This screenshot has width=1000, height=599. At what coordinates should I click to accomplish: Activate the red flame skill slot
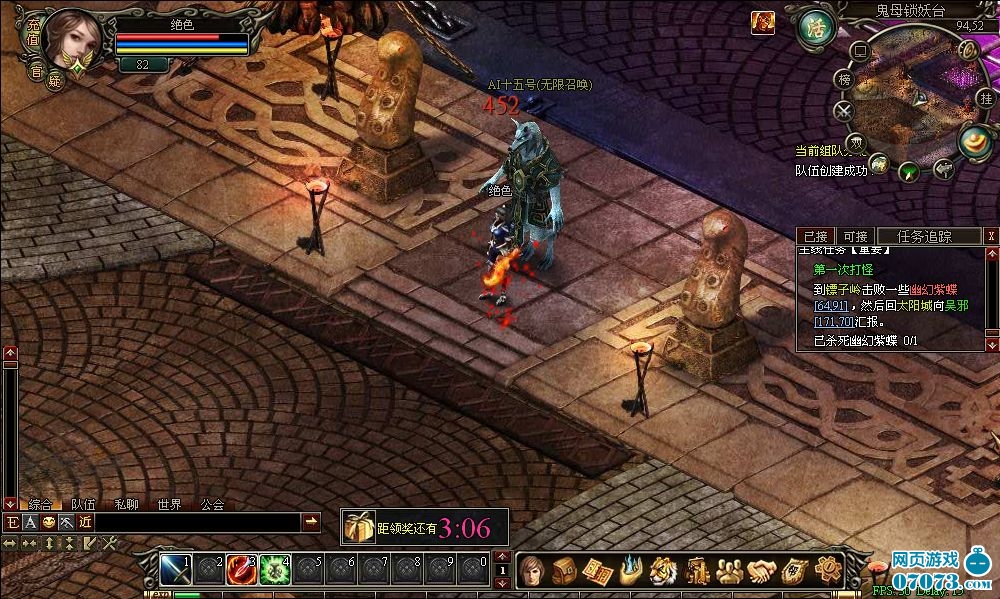[240, 569]
